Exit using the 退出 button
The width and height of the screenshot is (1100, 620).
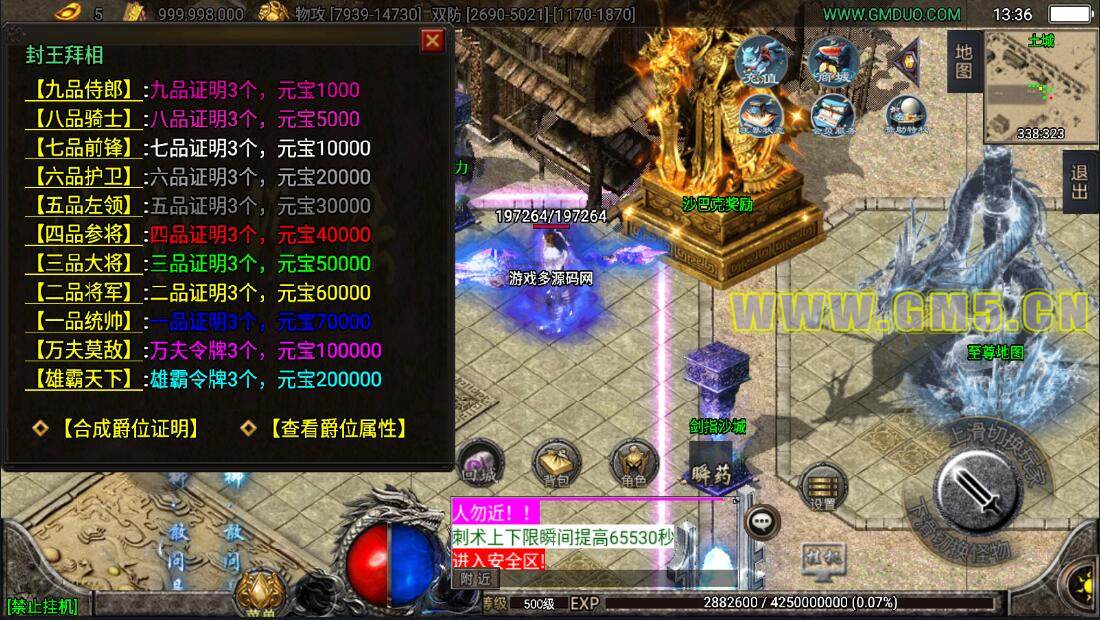1080,182
